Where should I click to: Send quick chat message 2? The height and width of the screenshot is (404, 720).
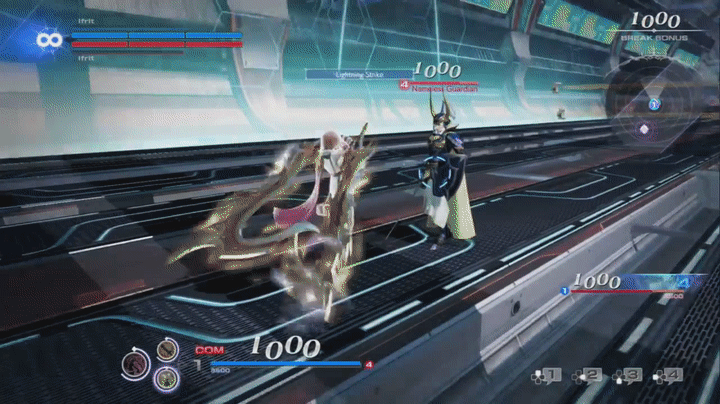(587, 376)
